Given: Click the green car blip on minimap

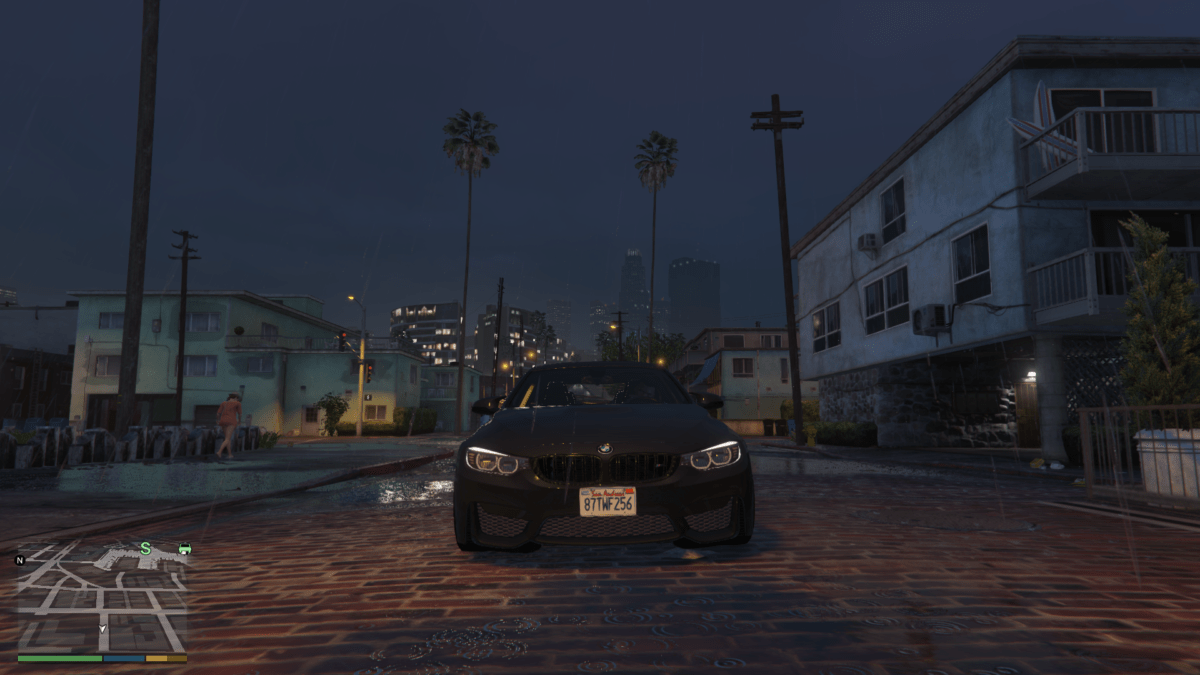Looking at the screenshot, I should point(184,548).
